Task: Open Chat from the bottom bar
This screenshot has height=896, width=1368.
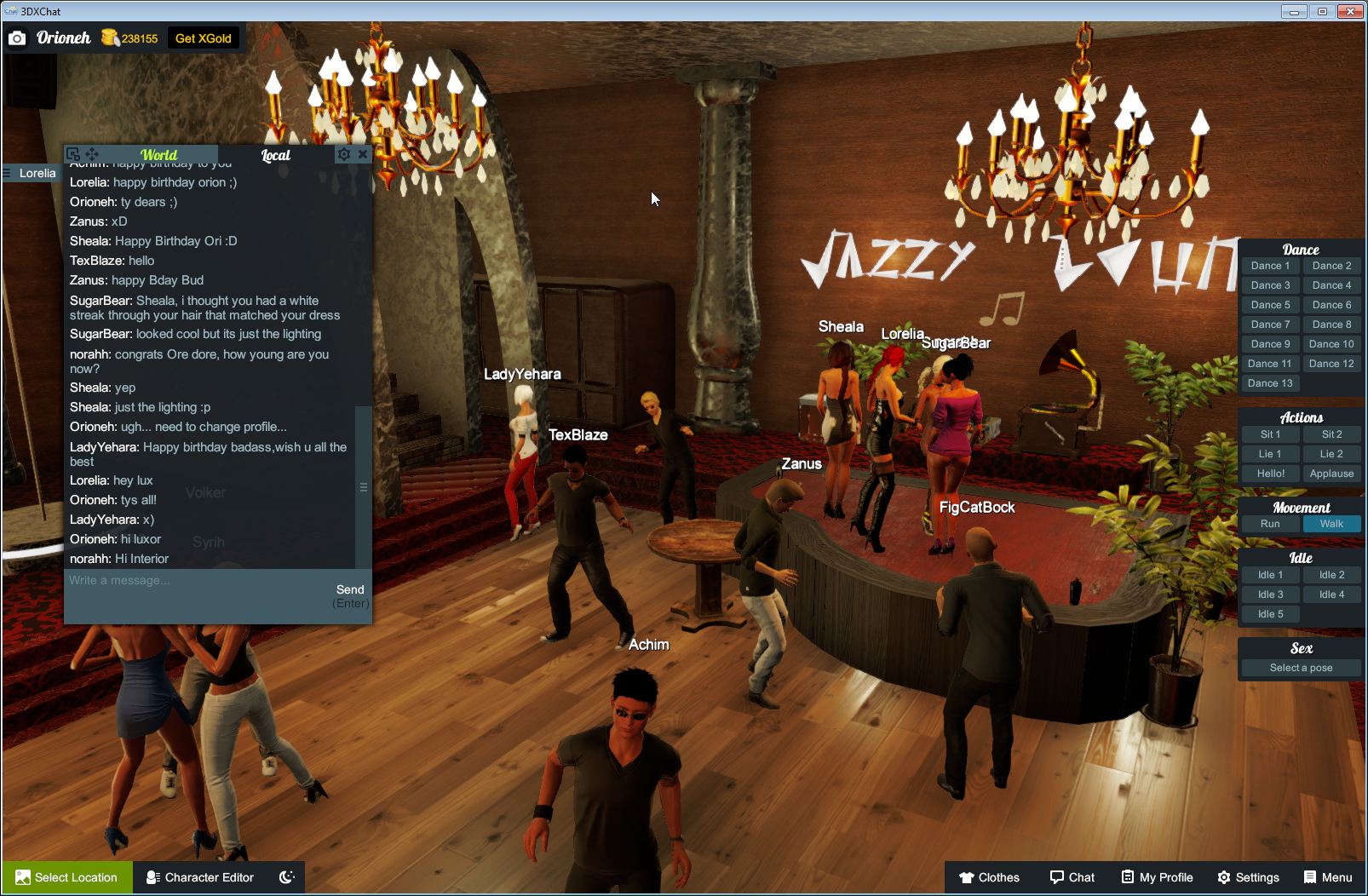Action: tap(1072, 877)
